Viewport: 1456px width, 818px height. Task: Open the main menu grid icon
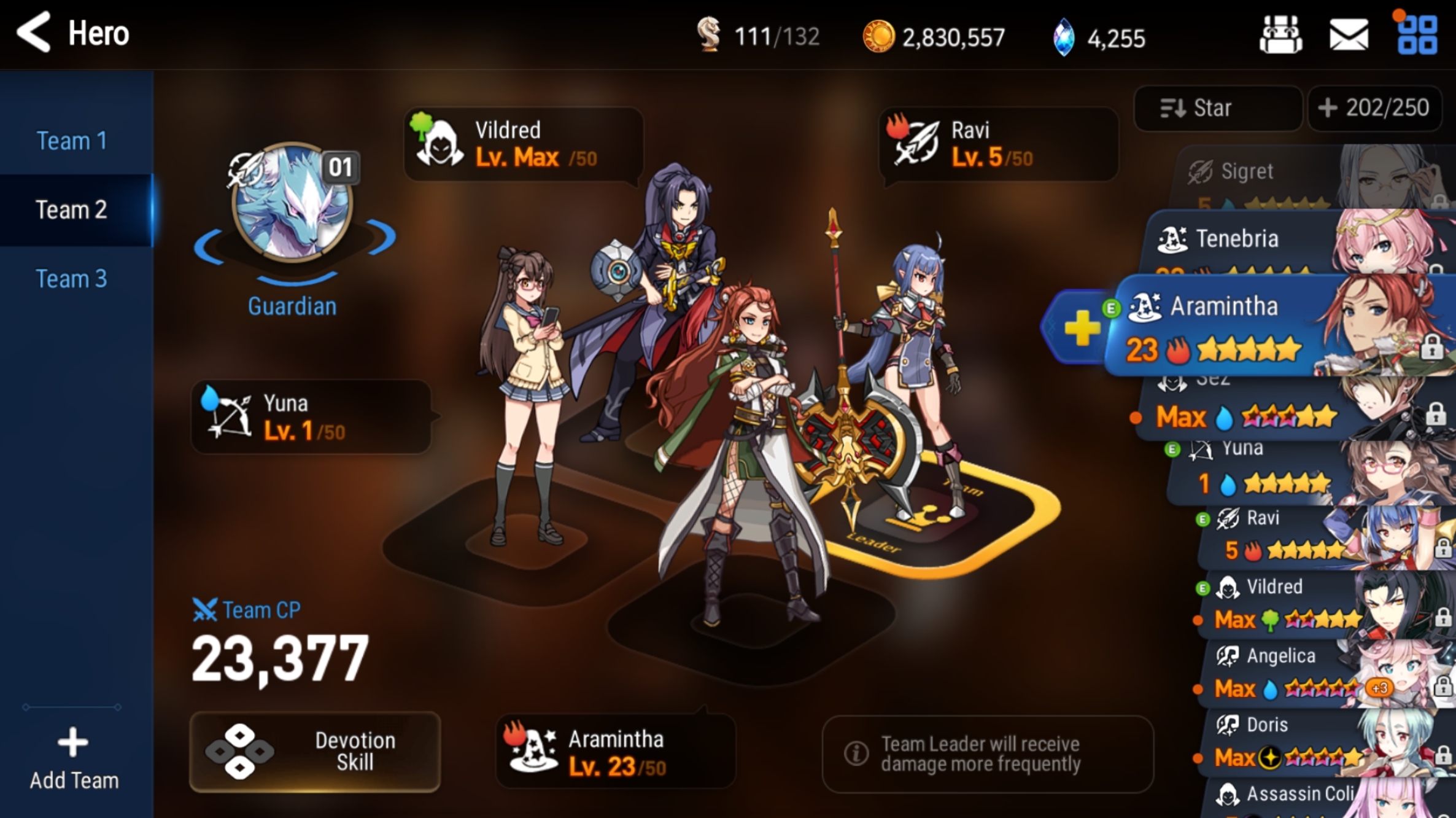(1419, 35)
